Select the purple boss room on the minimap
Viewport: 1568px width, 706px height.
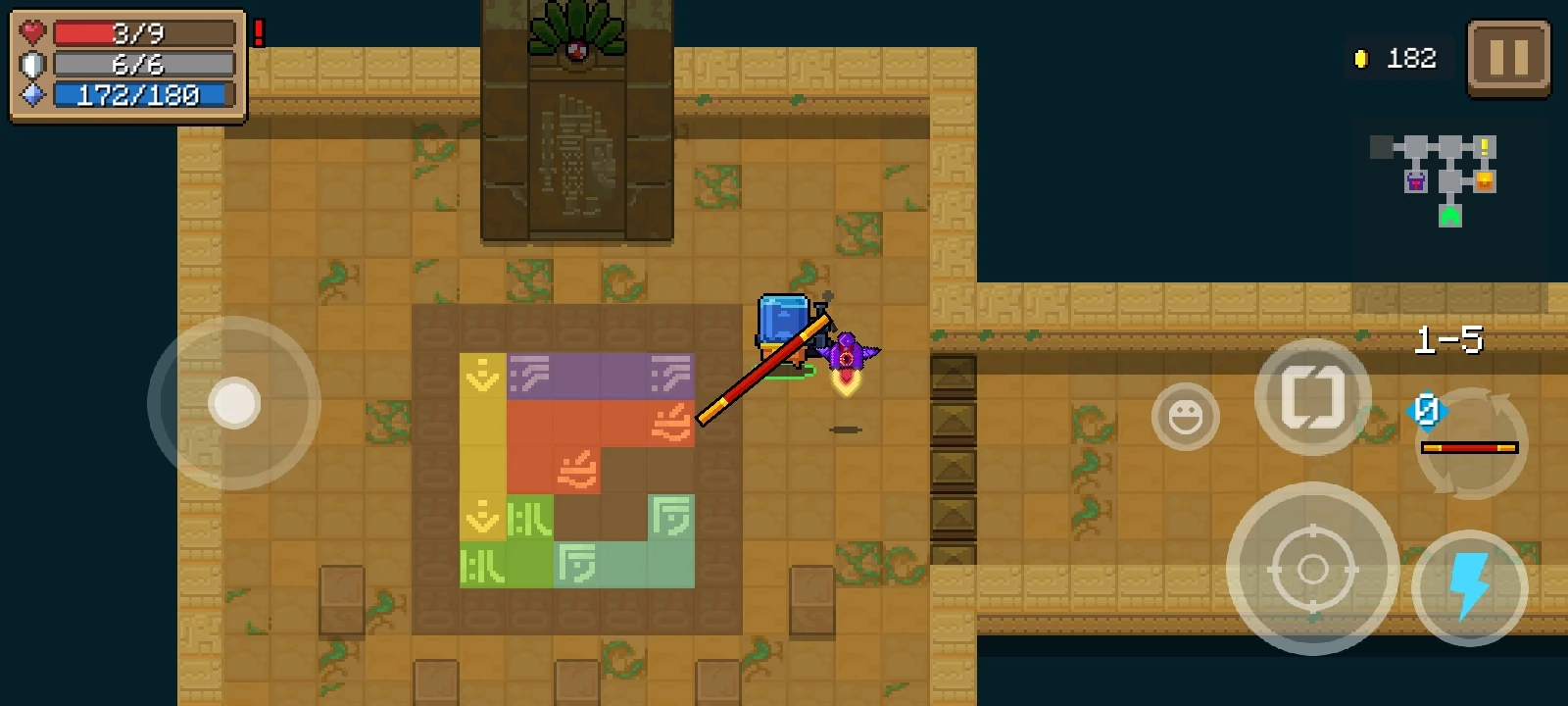[x=1416, y=182]
